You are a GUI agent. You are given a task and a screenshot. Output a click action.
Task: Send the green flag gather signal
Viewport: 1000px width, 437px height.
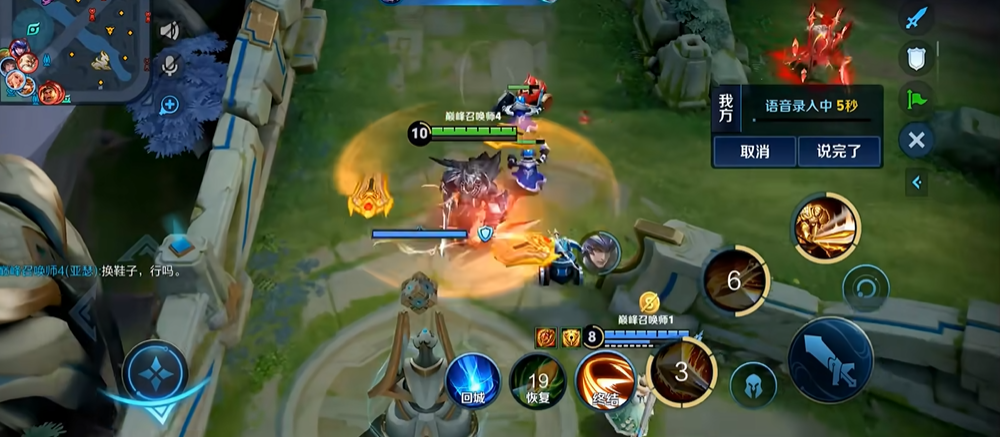tap(915, 98)
